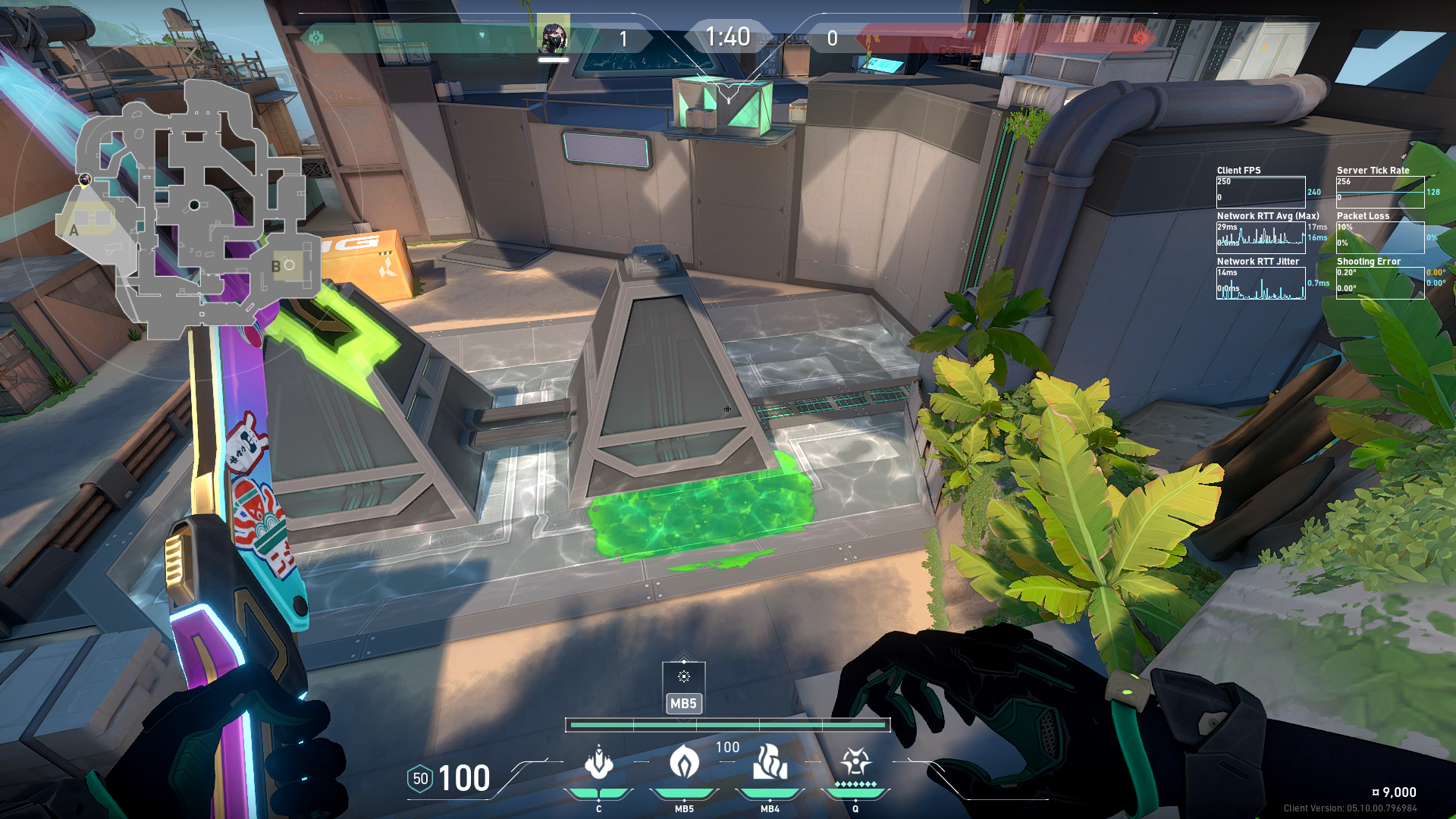Click the Viper player portrait at top

pos(553,37)
